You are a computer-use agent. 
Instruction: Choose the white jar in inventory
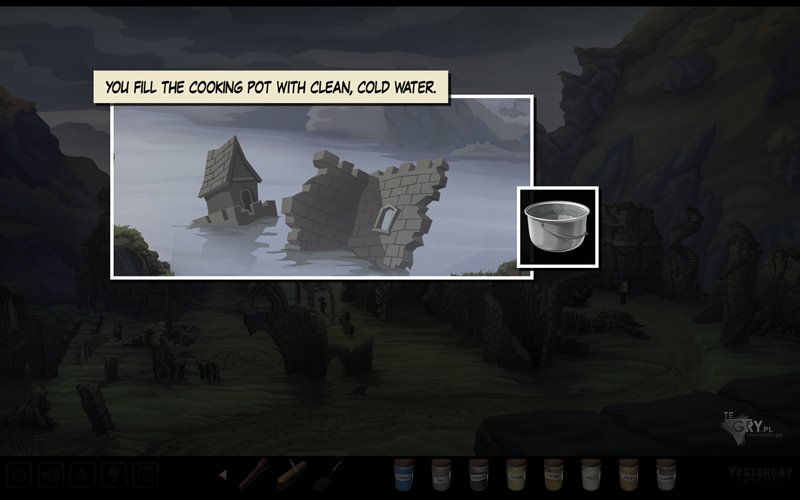pos(591,473)
